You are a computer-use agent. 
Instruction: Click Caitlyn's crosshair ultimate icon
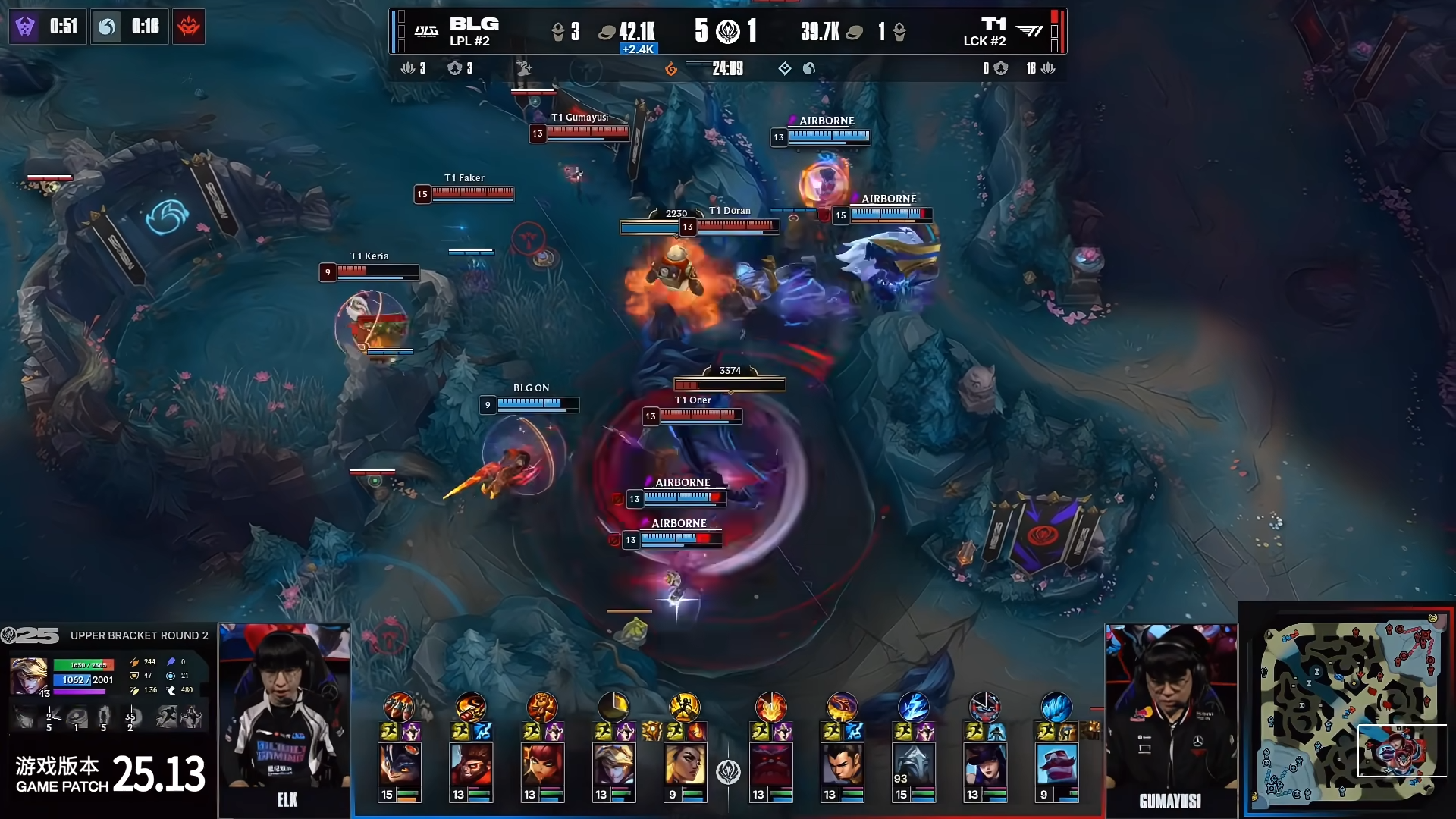[x=984, y=707]
